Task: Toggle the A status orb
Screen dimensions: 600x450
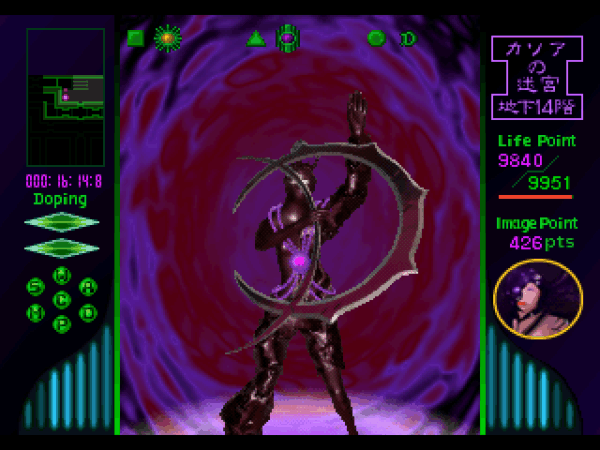Action: [x=88, y=287]
